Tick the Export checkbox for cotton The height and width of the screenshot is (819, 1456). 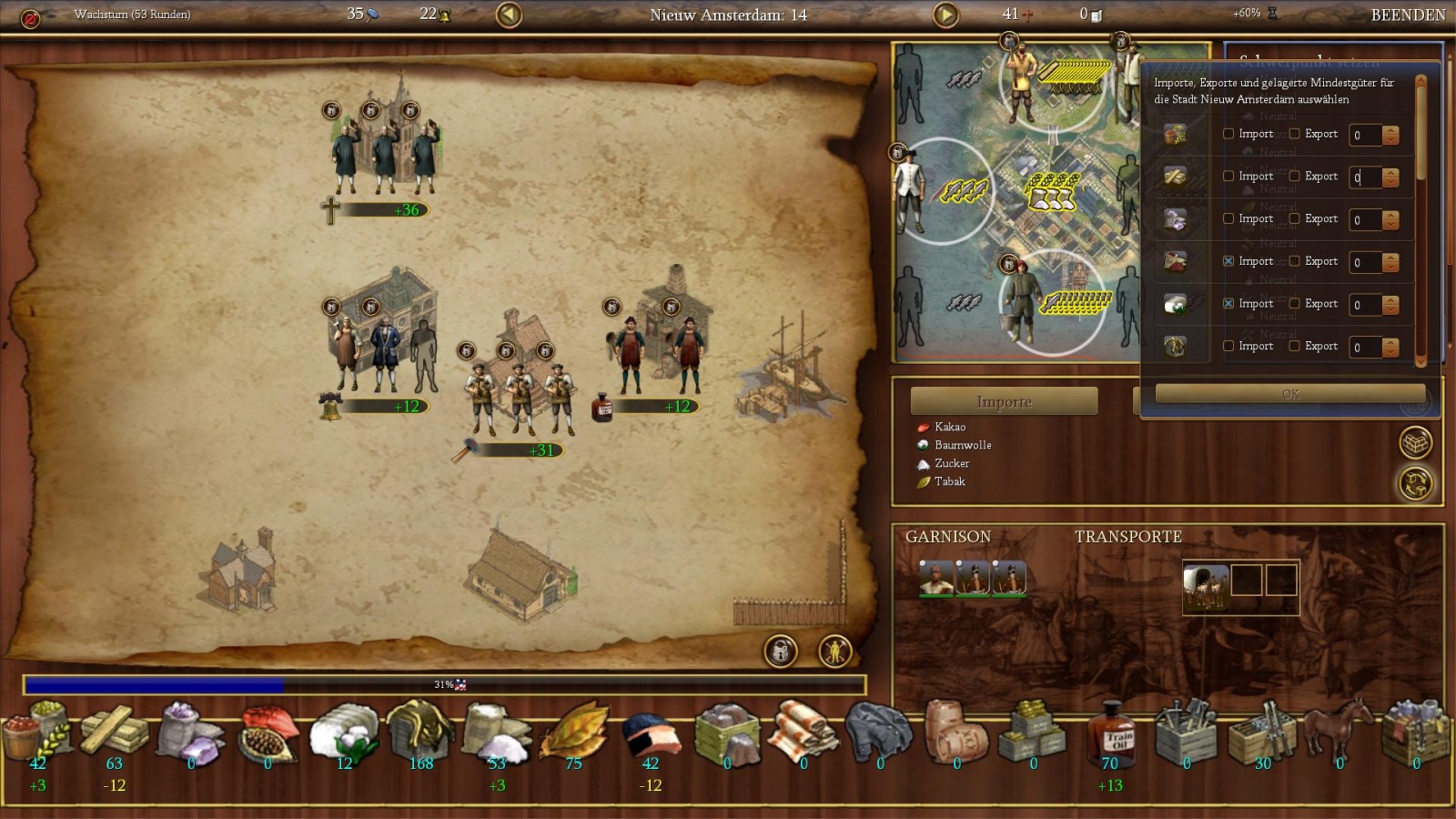click(1294, 304)
